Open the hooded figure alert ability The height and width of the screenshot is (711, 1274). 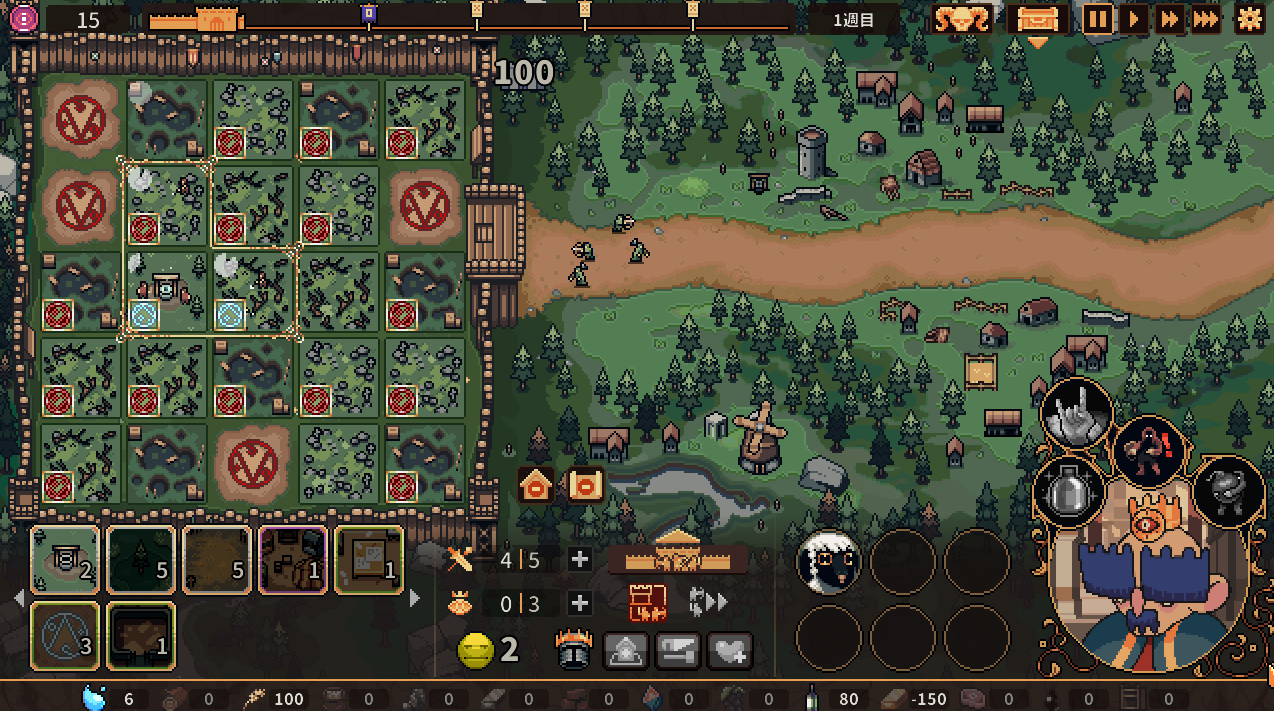click(x=1149, y=450)
